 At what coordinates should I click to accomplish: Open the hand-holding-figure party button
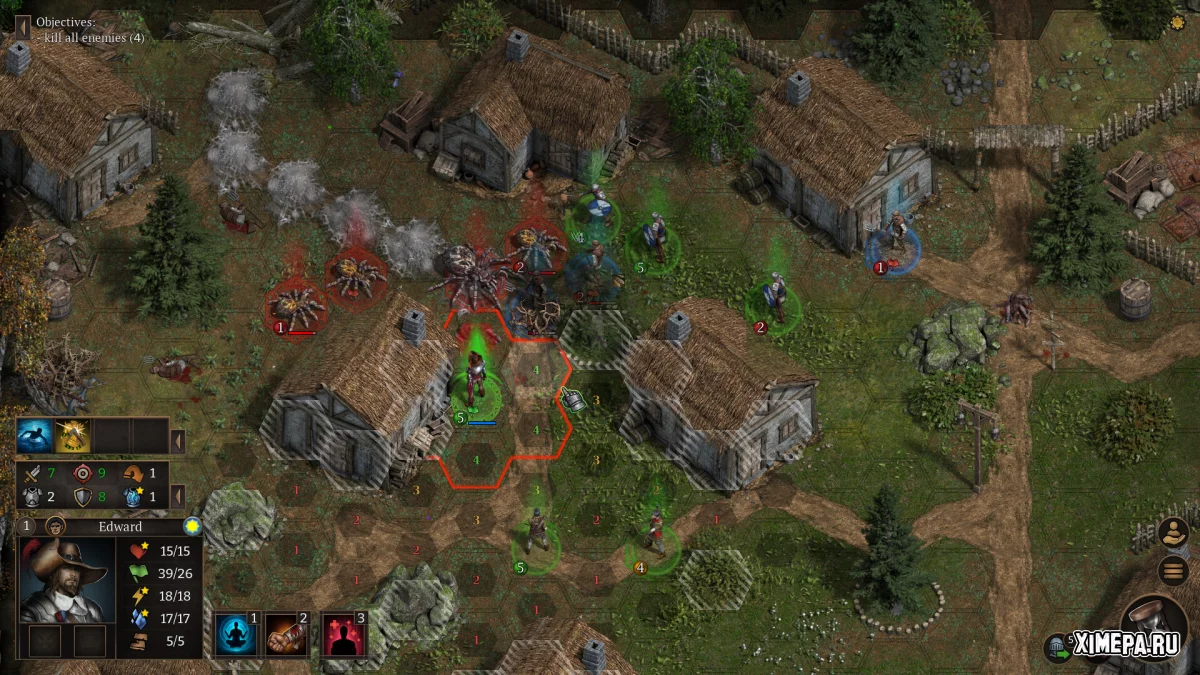1173,532
